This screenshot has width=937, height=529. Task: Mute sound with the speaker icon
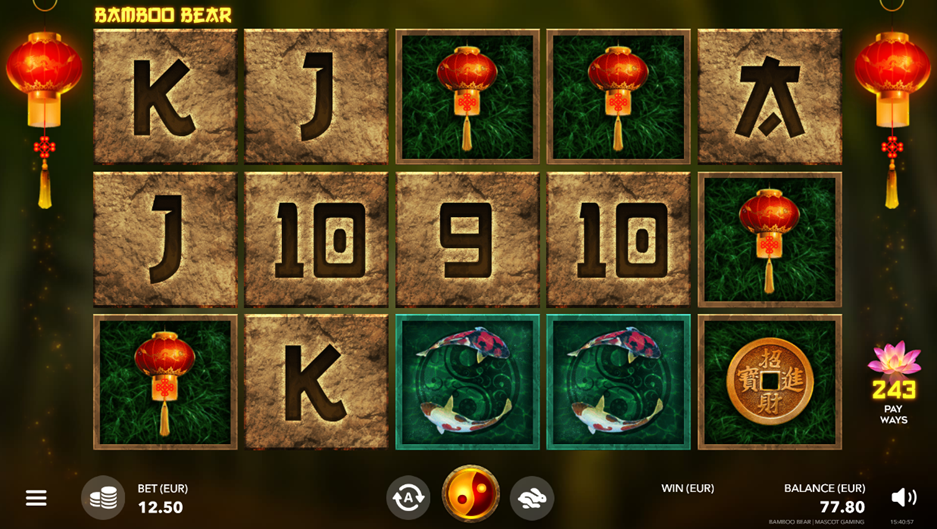tap(903, 497)
